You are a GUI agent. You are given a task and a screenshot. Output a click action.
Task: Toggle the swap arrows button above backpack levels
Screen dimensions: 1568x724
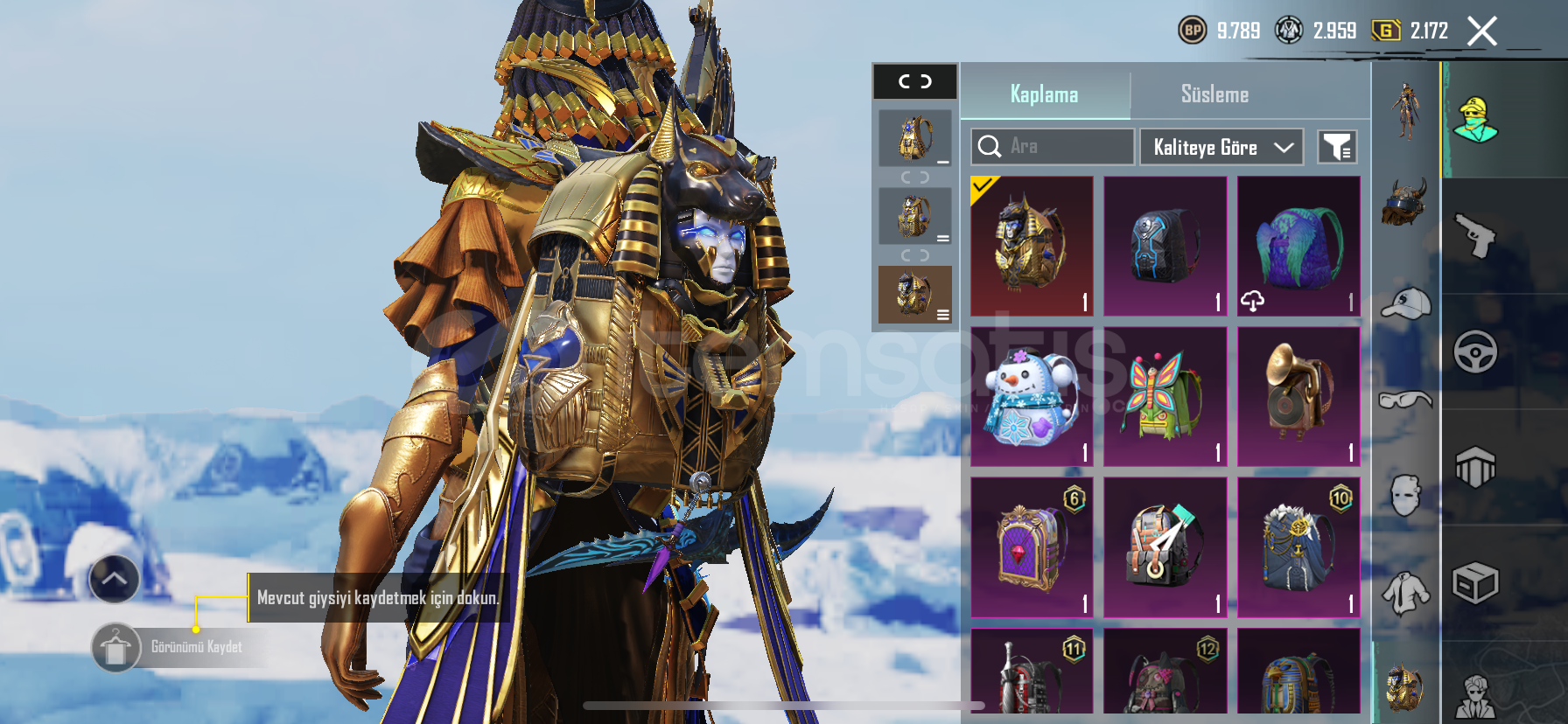point(915,81)
